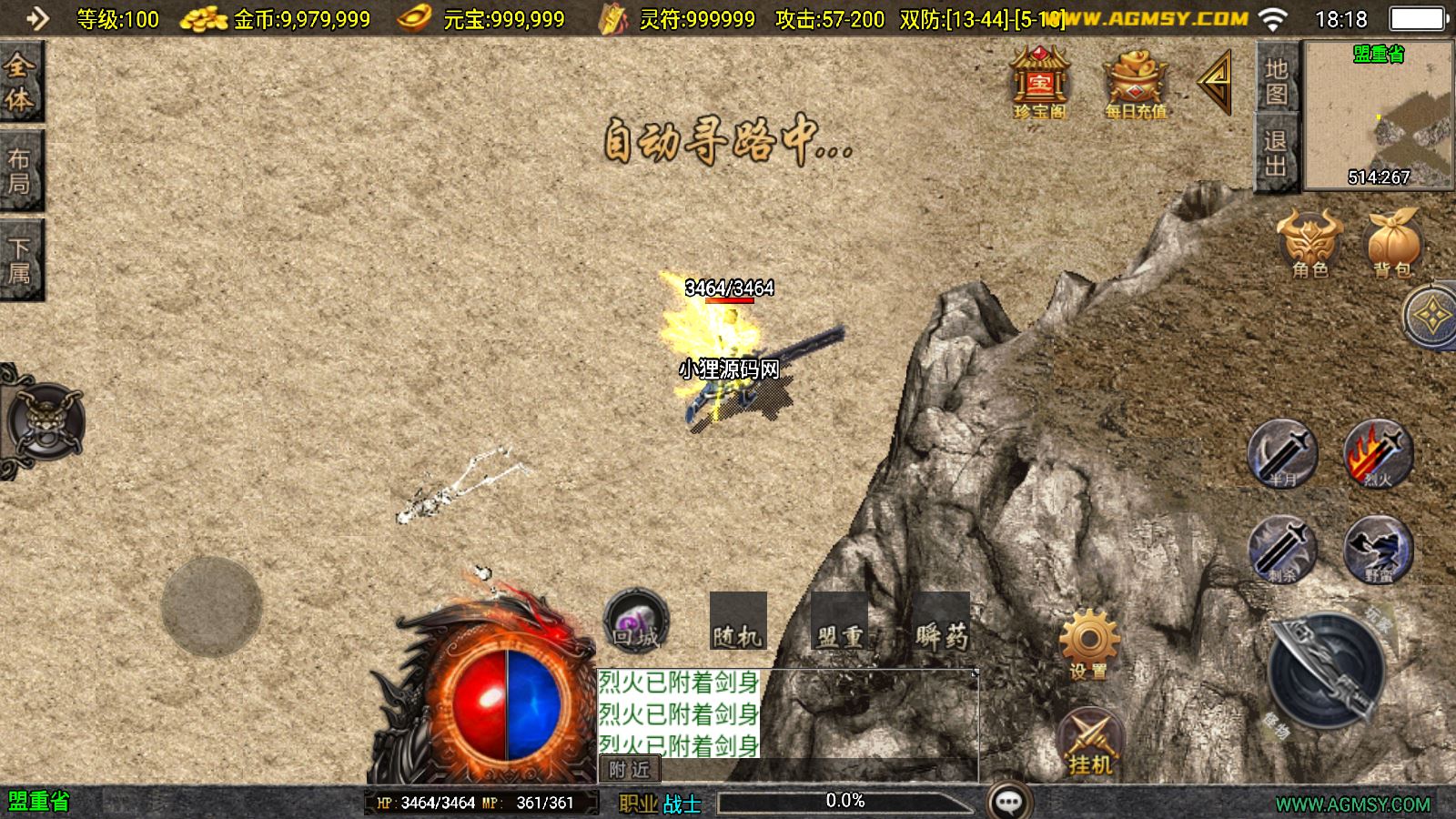Open the 每日充值 daily recharge
1456x819 pixels.
click(x=1135, y=85)
